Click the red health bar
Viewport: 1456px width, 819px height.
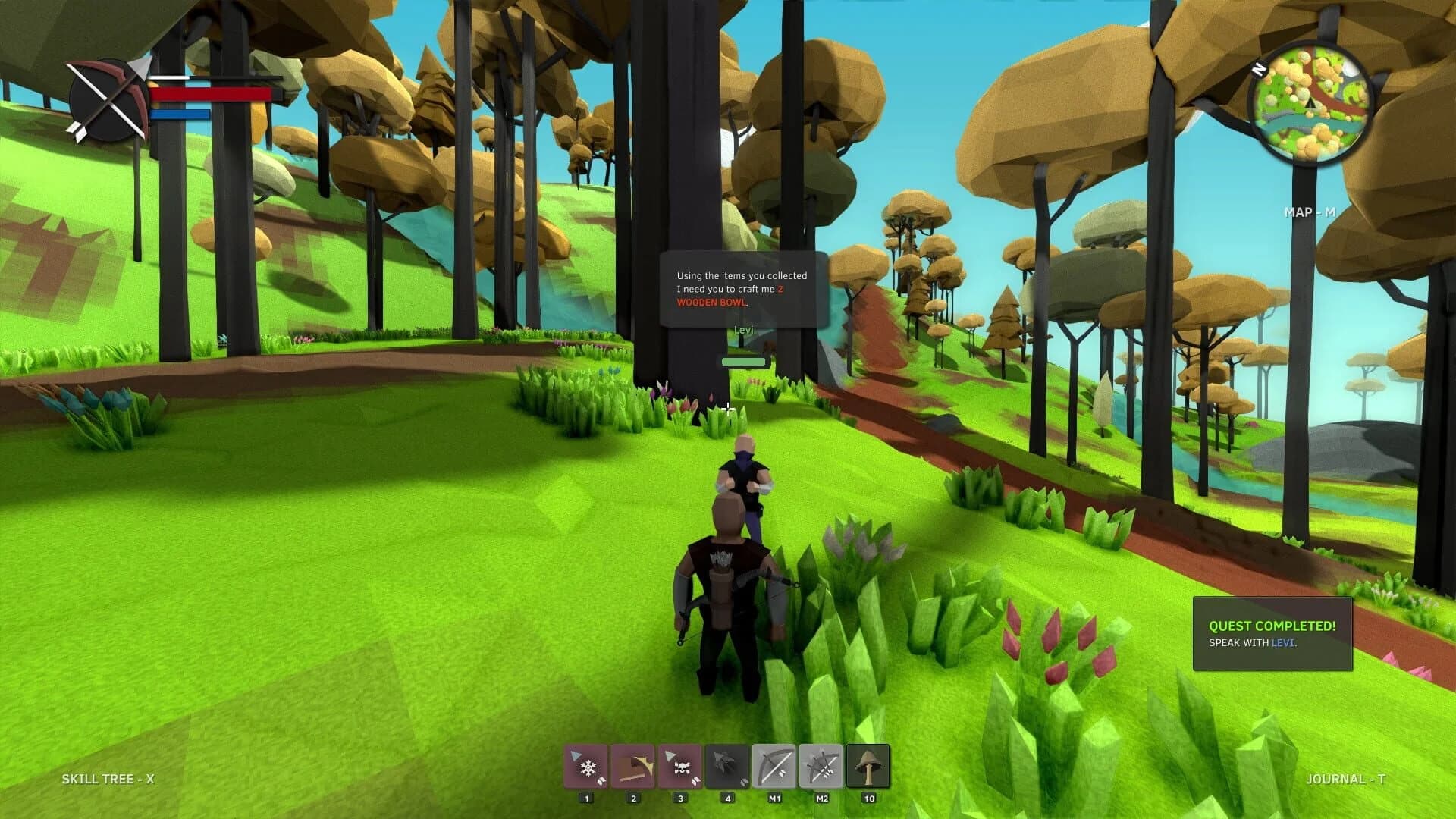[x=212, y=95]
